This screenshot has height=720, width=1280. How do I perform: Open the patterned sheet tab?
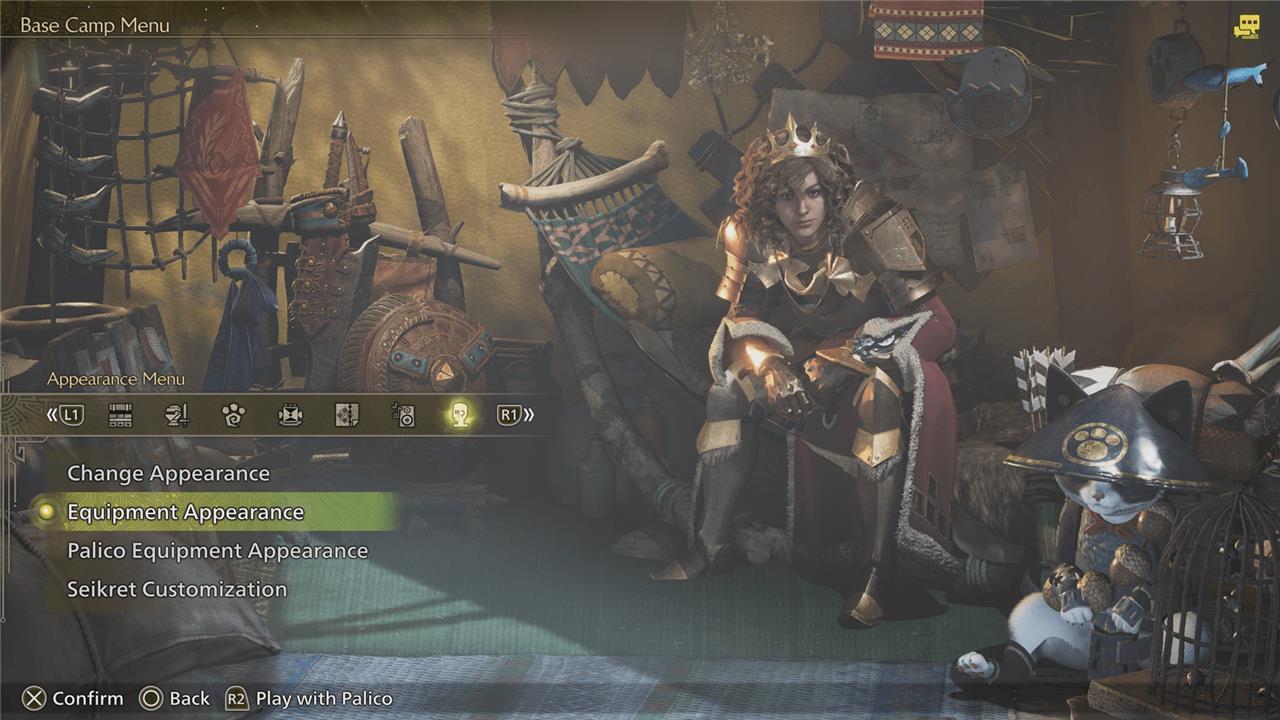pos(346,415)
